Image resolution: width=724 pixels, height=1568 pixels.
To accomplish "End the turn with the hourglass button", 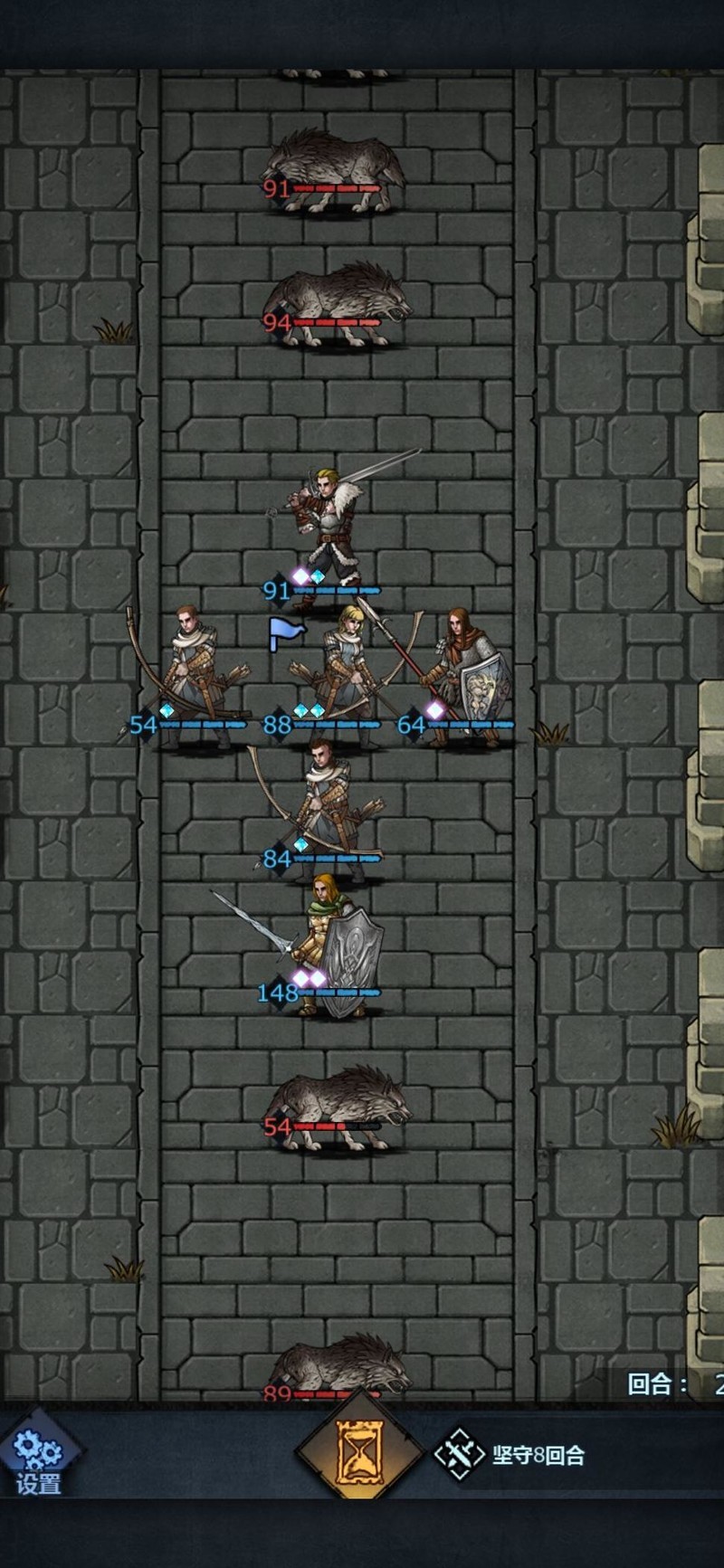I will pos(360,1453).
